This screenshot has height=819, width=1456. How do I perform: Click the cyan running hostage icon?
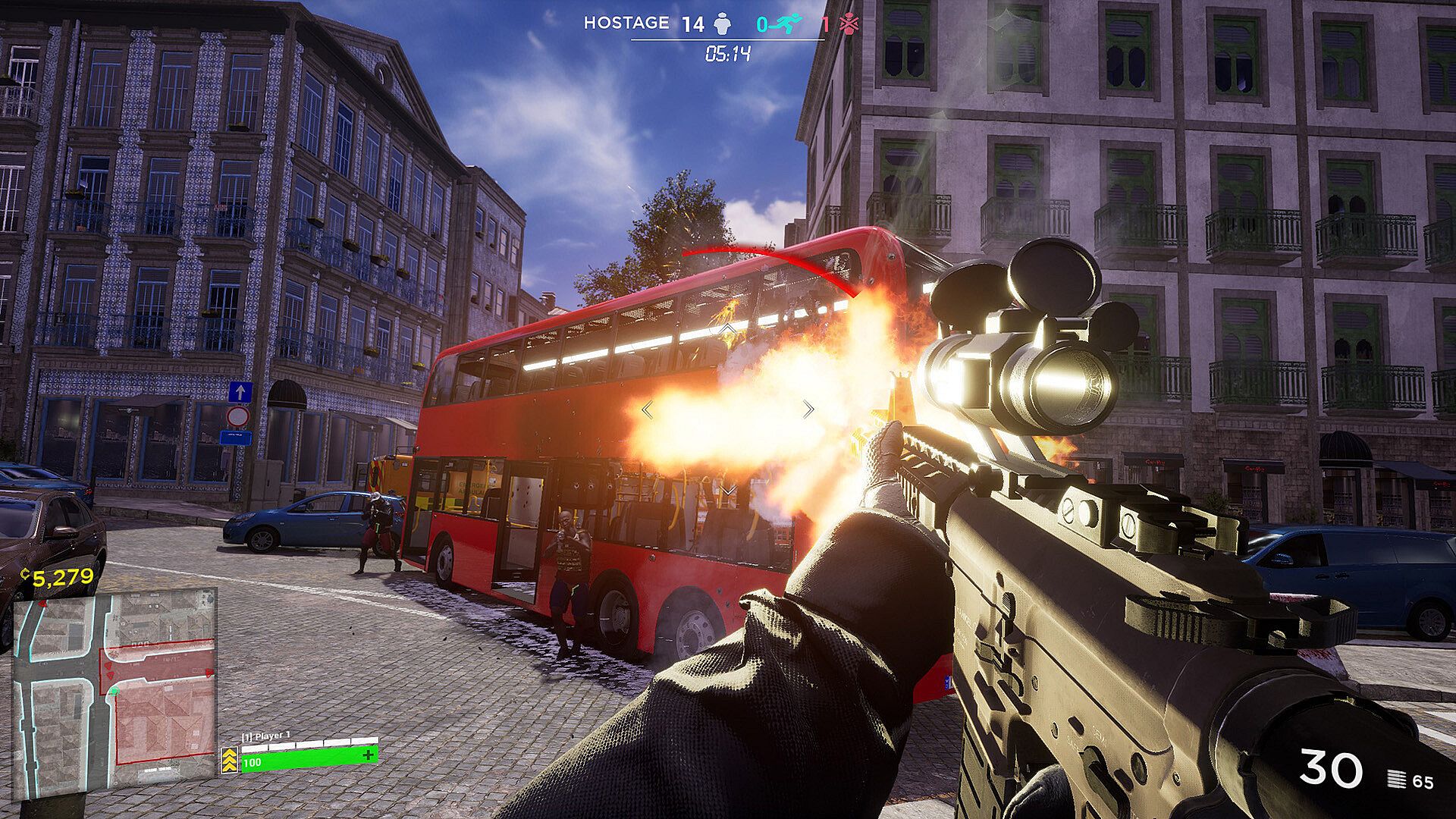point(788,24)
